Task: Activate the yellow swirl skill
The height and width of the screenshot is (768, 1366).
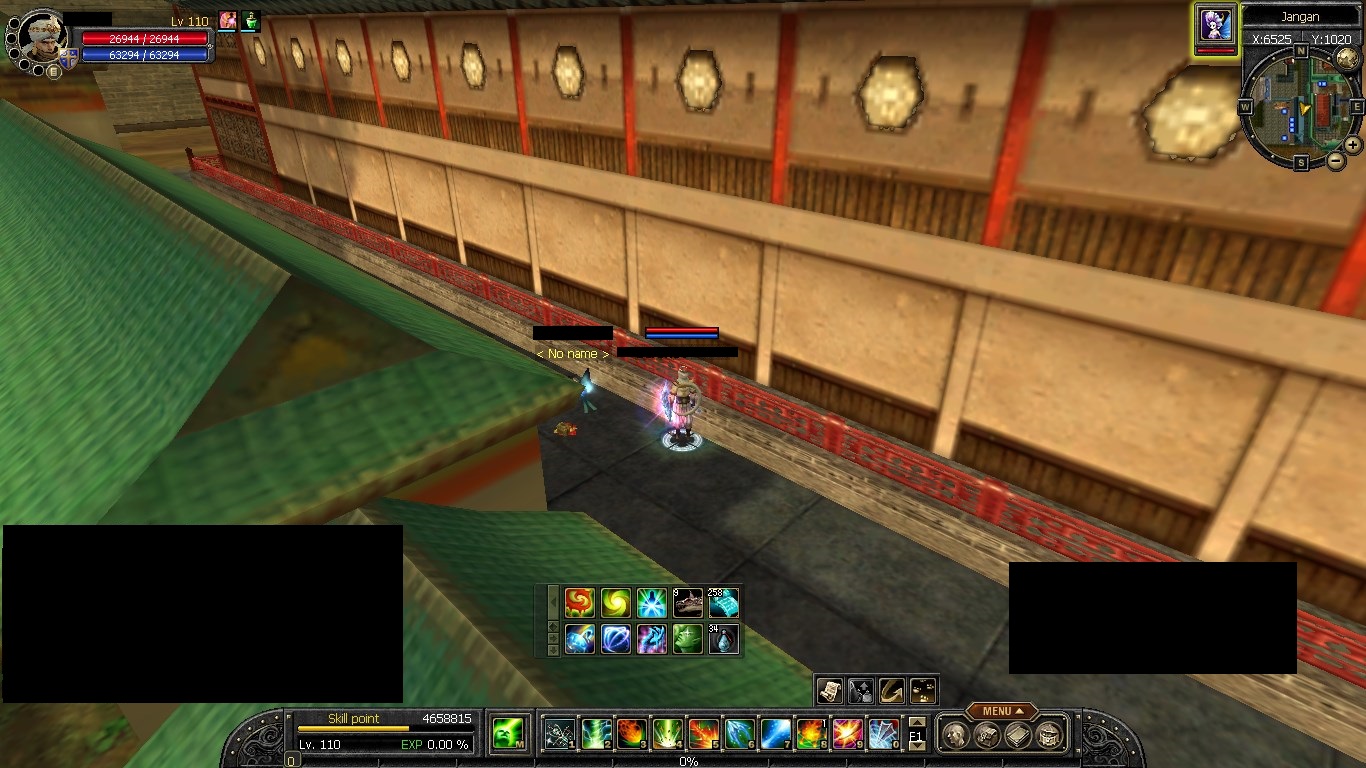Action: (615, 602)
